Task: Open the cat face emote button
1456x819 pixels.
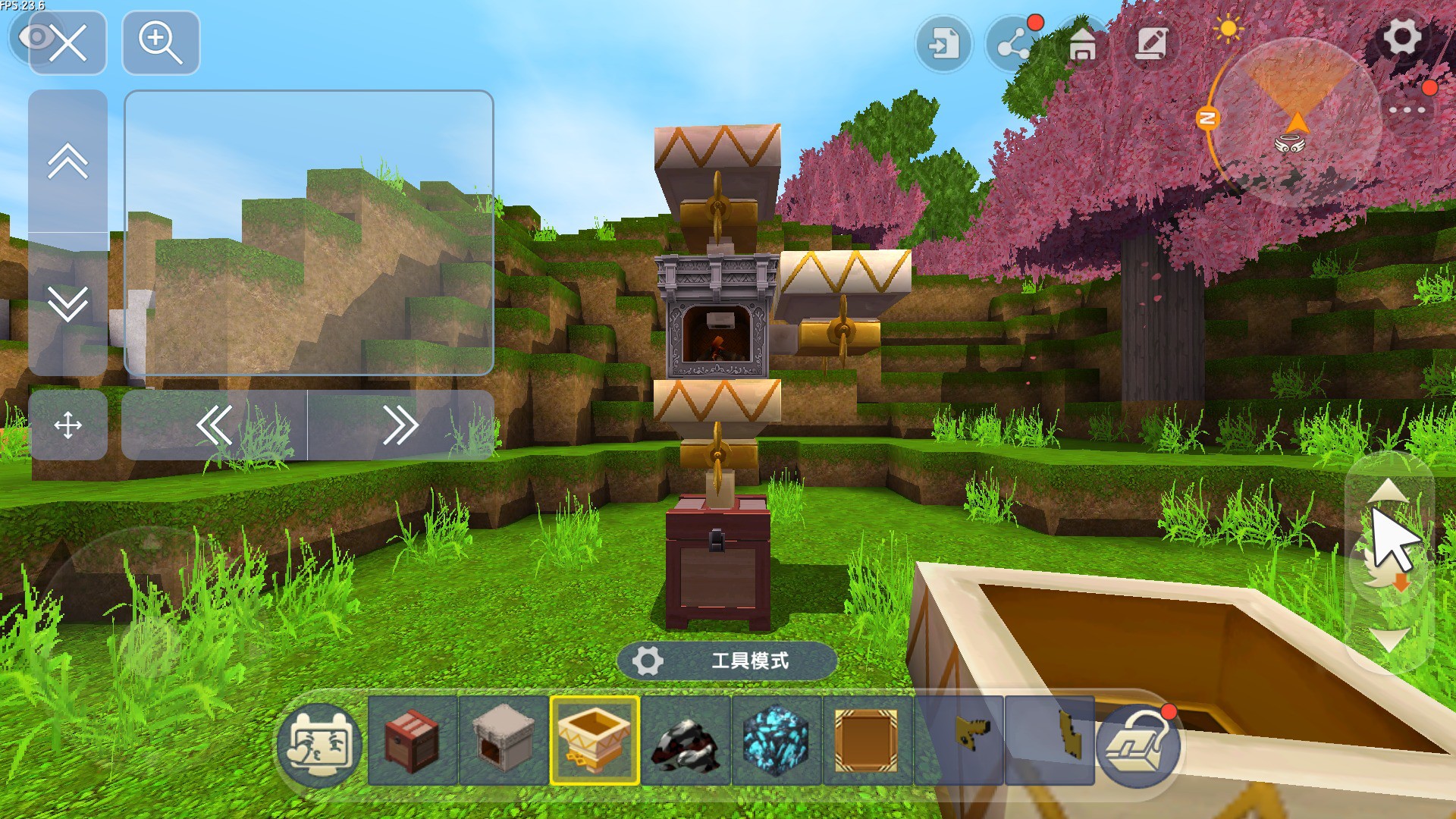Action: tap(319, 745)
